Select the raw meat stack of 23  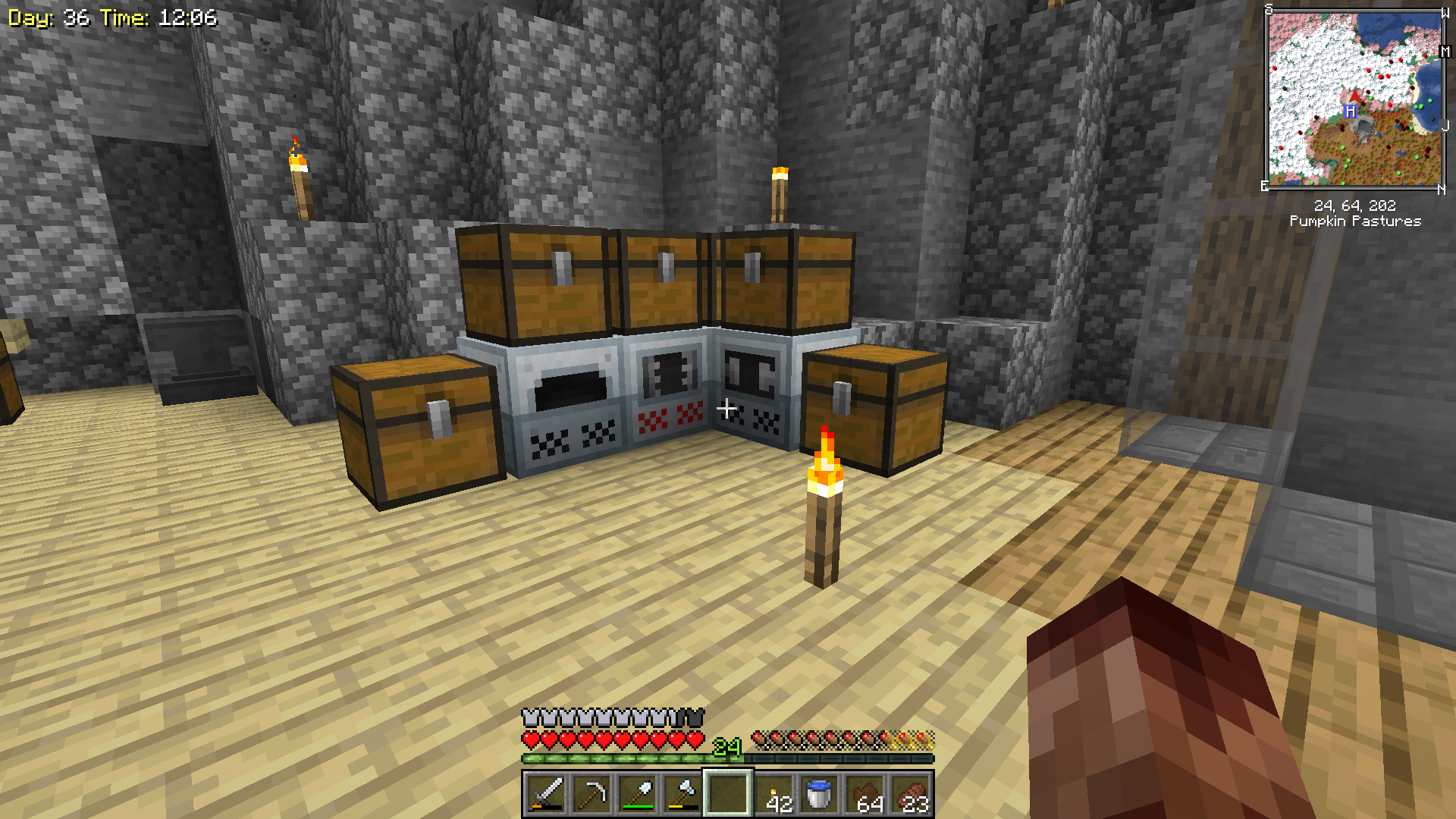tap(912, 794)
